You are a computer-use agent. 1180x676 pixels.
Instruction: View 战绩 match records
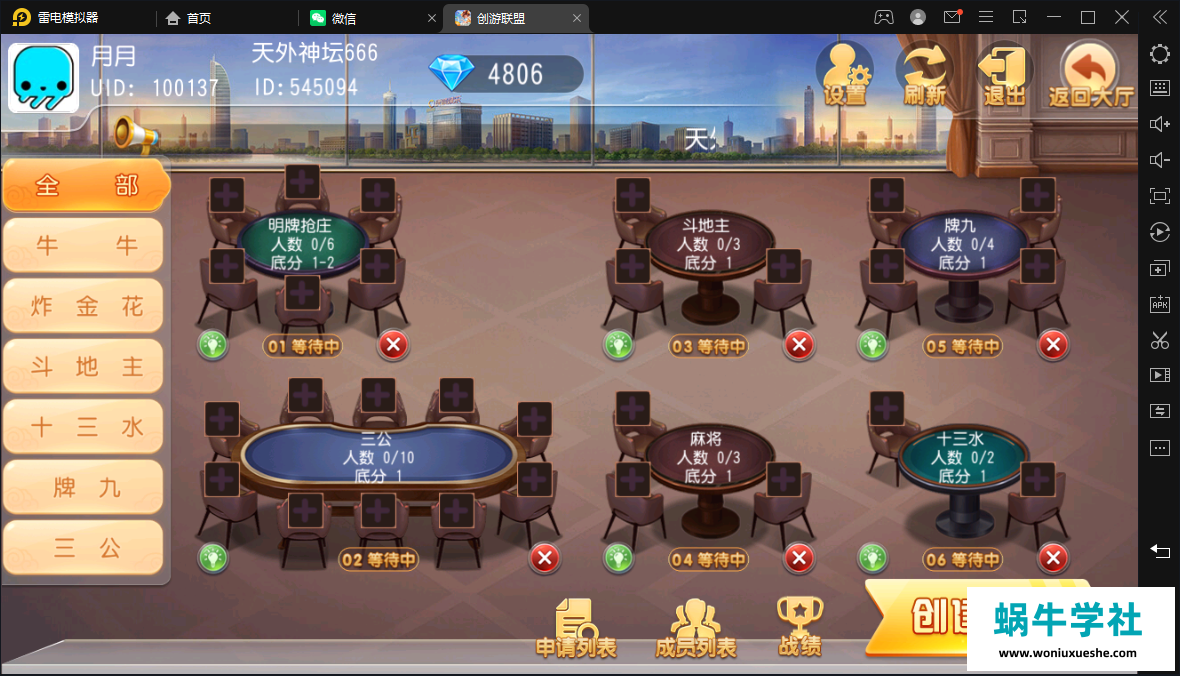[800, 628]
